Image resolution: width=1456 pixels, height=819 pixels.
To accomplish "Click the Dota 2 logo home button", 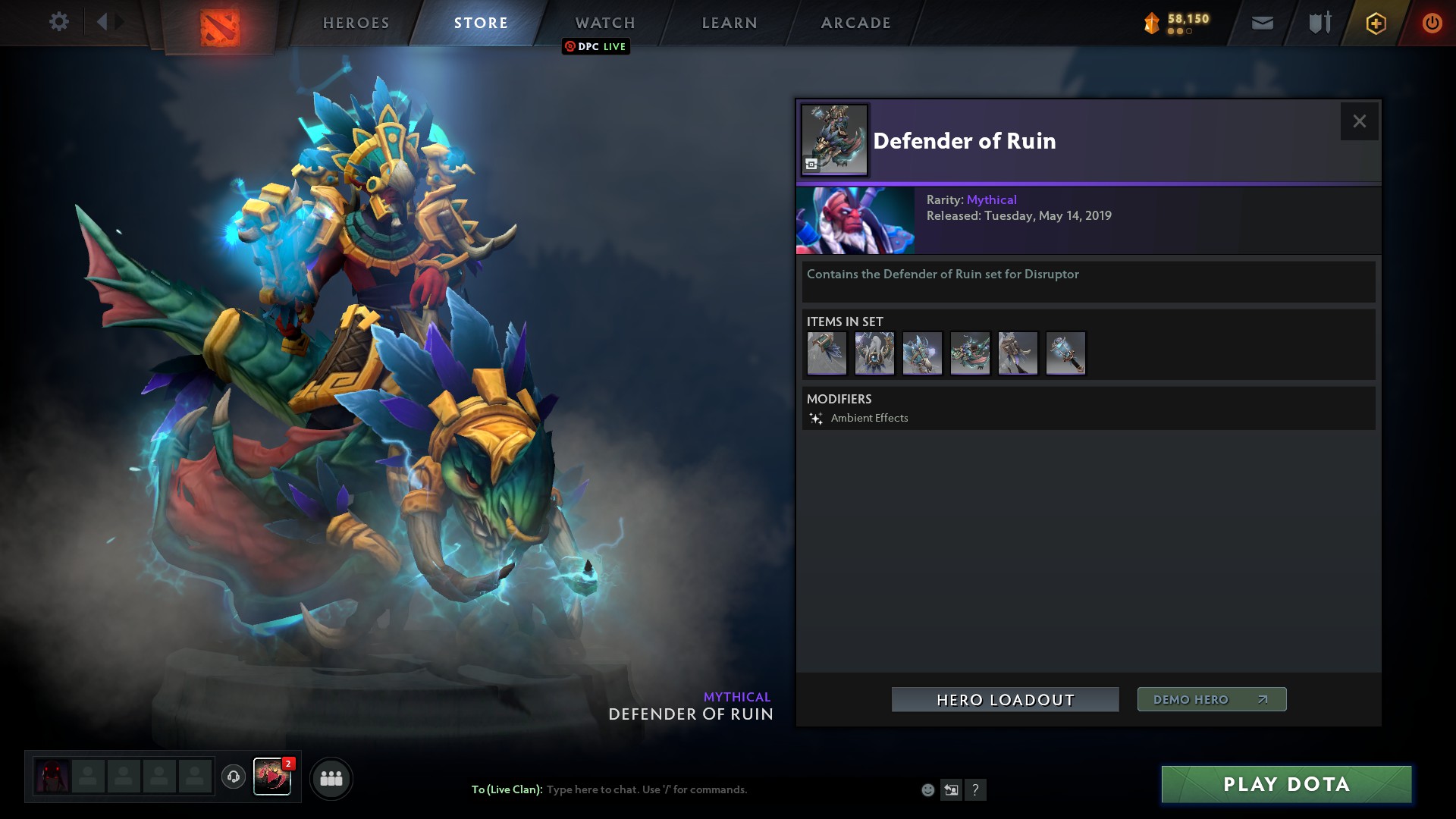I will pyautogui.click(x=220, y=26).
